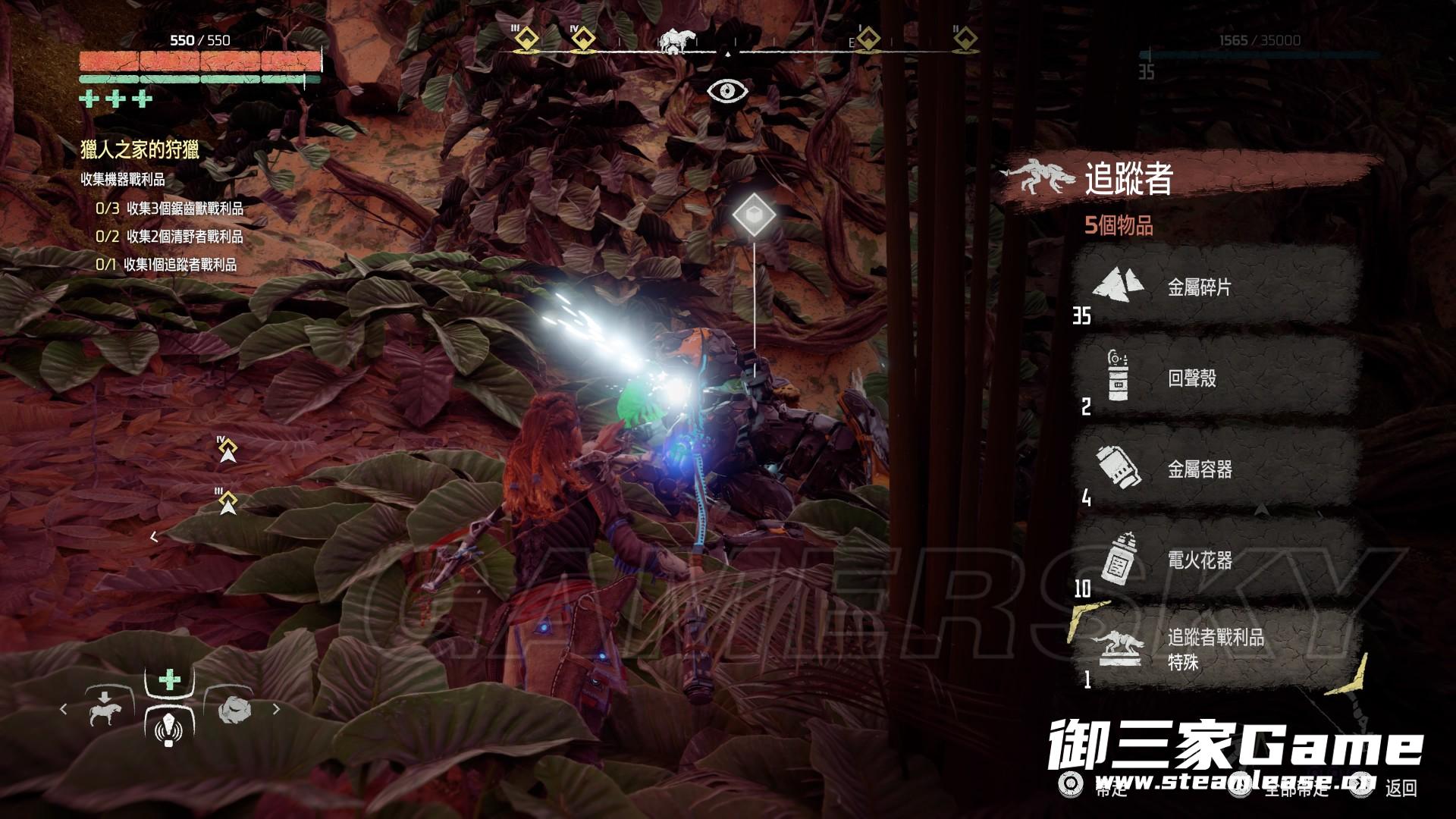Click the 返回 back label

click(x=1400, y=789)
